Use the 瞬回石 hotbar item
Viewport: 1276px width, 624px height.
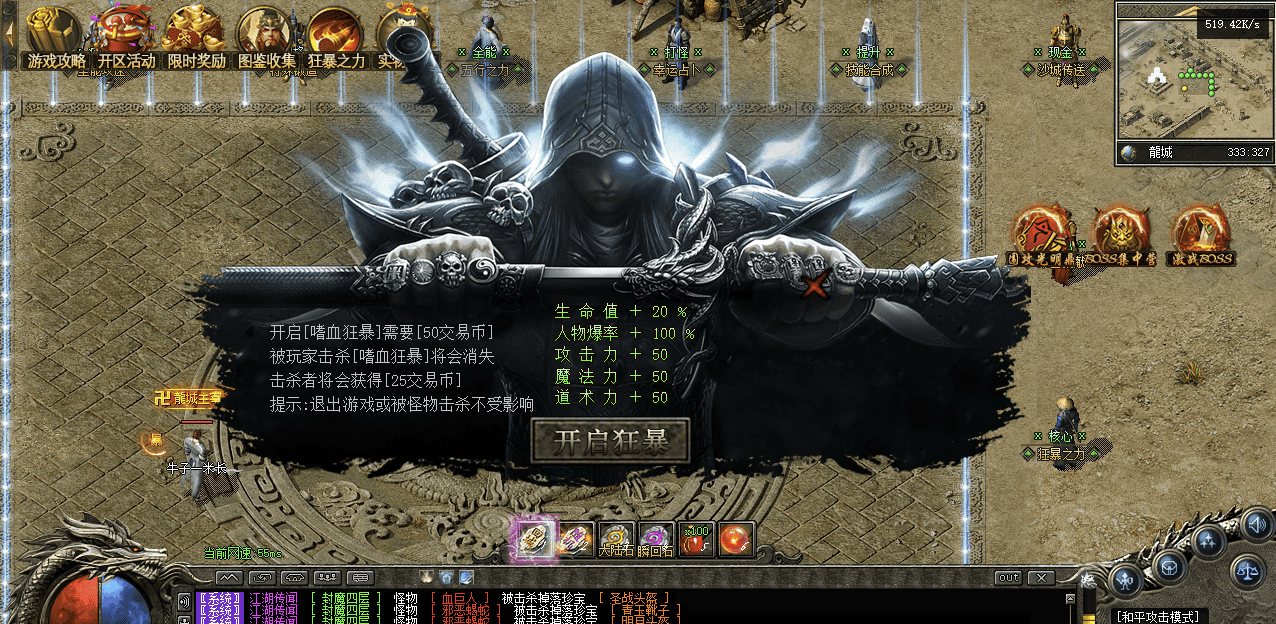click(x=656, y=540)
